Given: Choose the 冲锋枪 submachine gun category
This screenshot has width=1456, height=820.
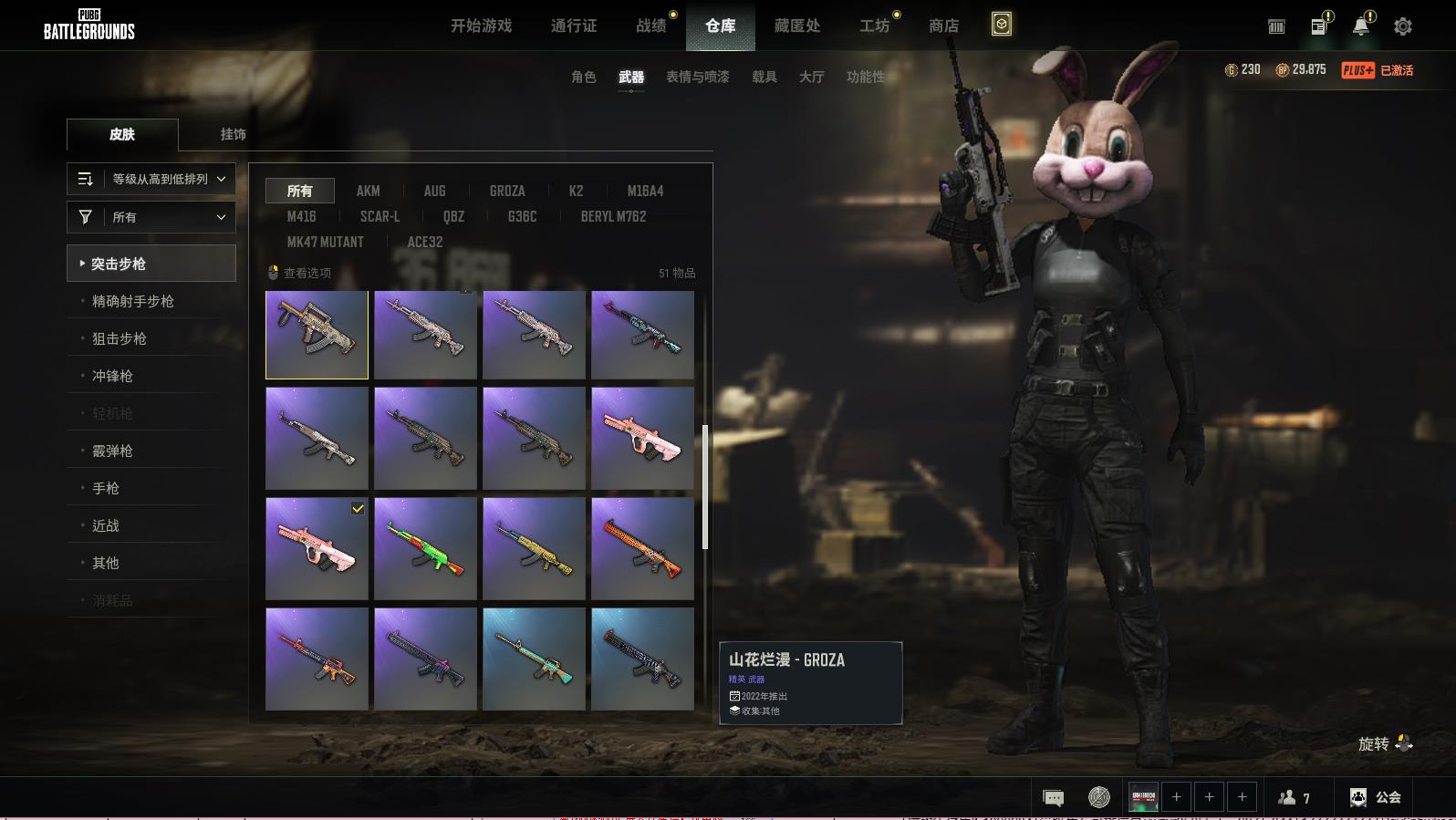Looking at the screenshot, I should click(112, 376).
